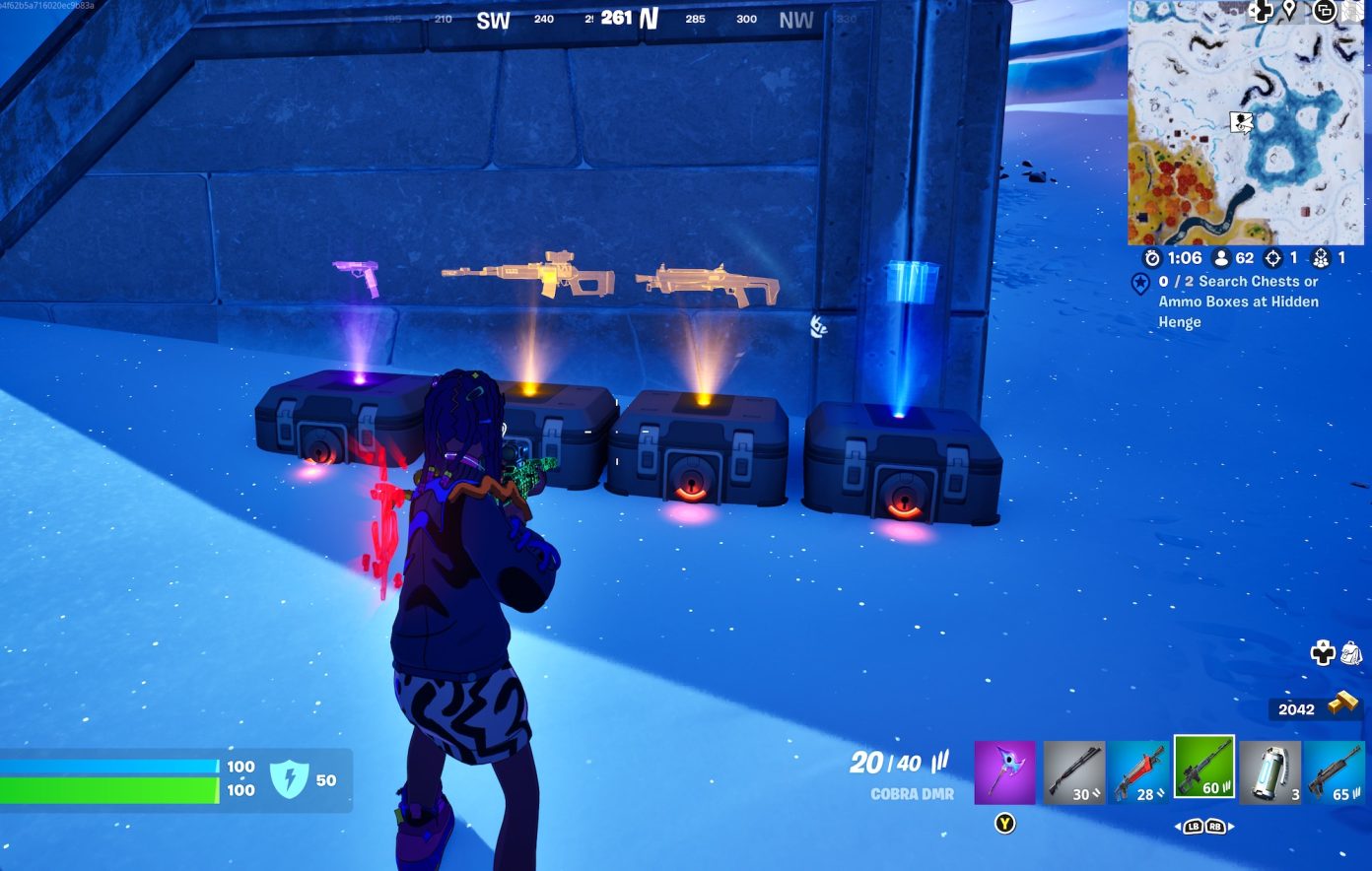
Task: Click the match timer stopwatch icon
Action: [1152, 258]
